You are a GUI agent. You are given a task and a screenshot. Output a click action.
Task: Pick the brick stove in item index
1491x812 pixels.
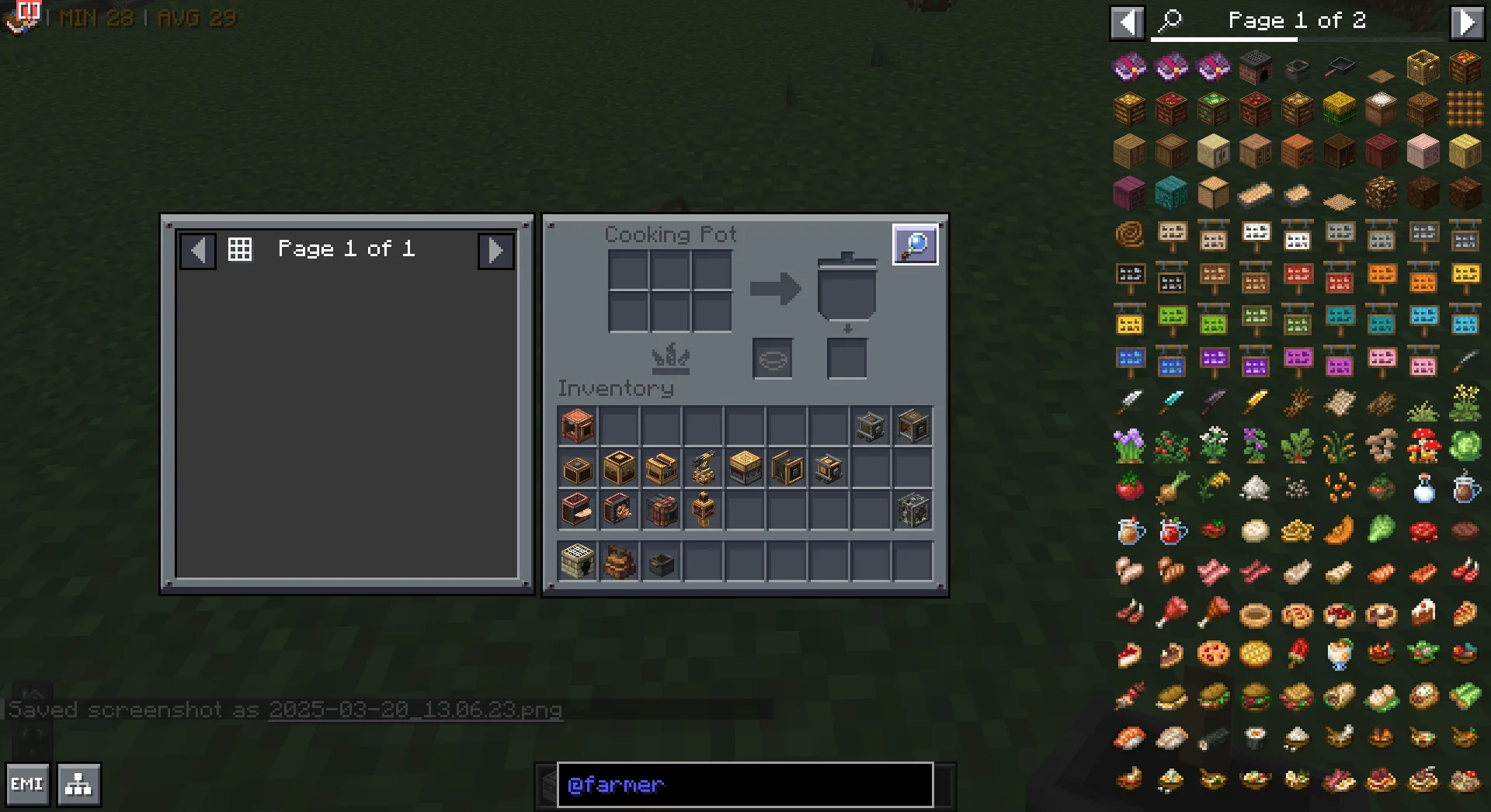1255,68
